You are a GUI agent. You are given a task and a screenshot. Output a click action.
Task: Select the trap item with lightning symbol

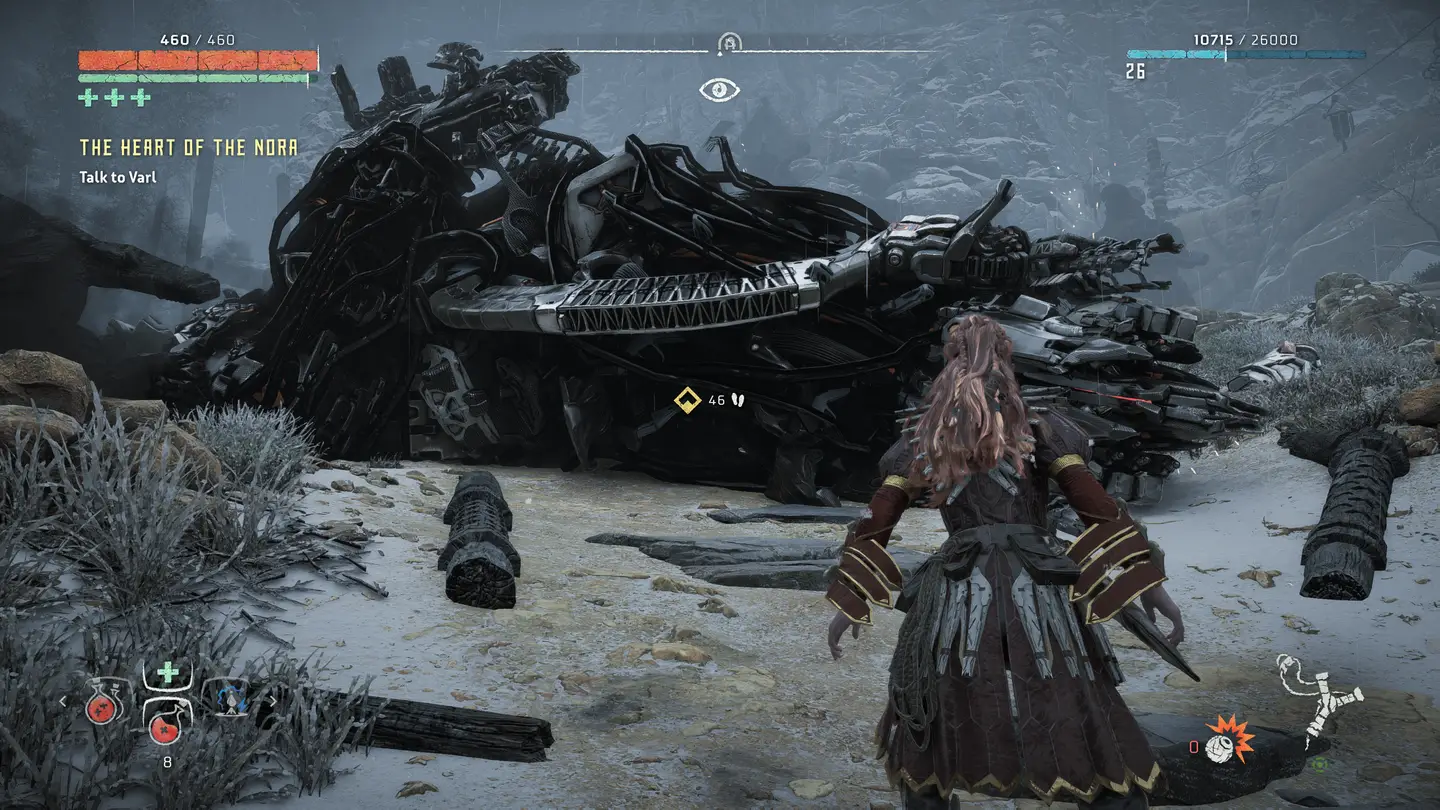point(230,700)
